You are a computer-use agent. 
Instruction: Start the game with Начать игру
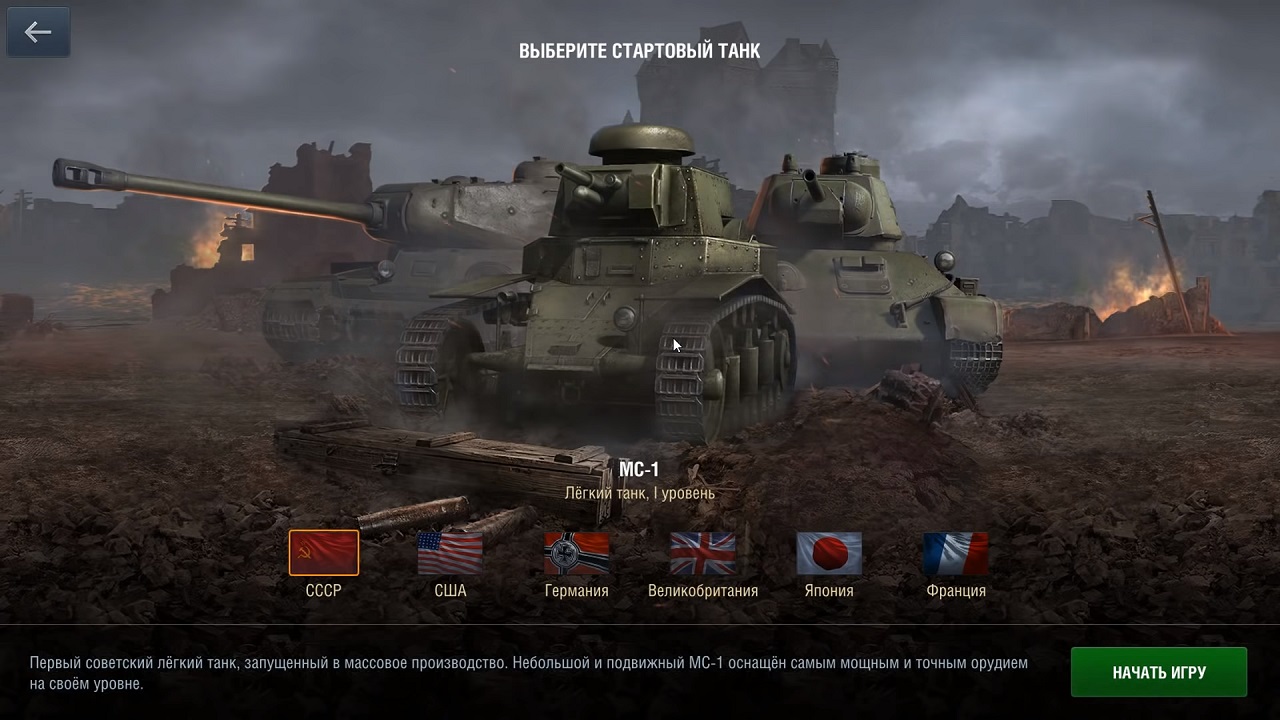point(1158,672)
